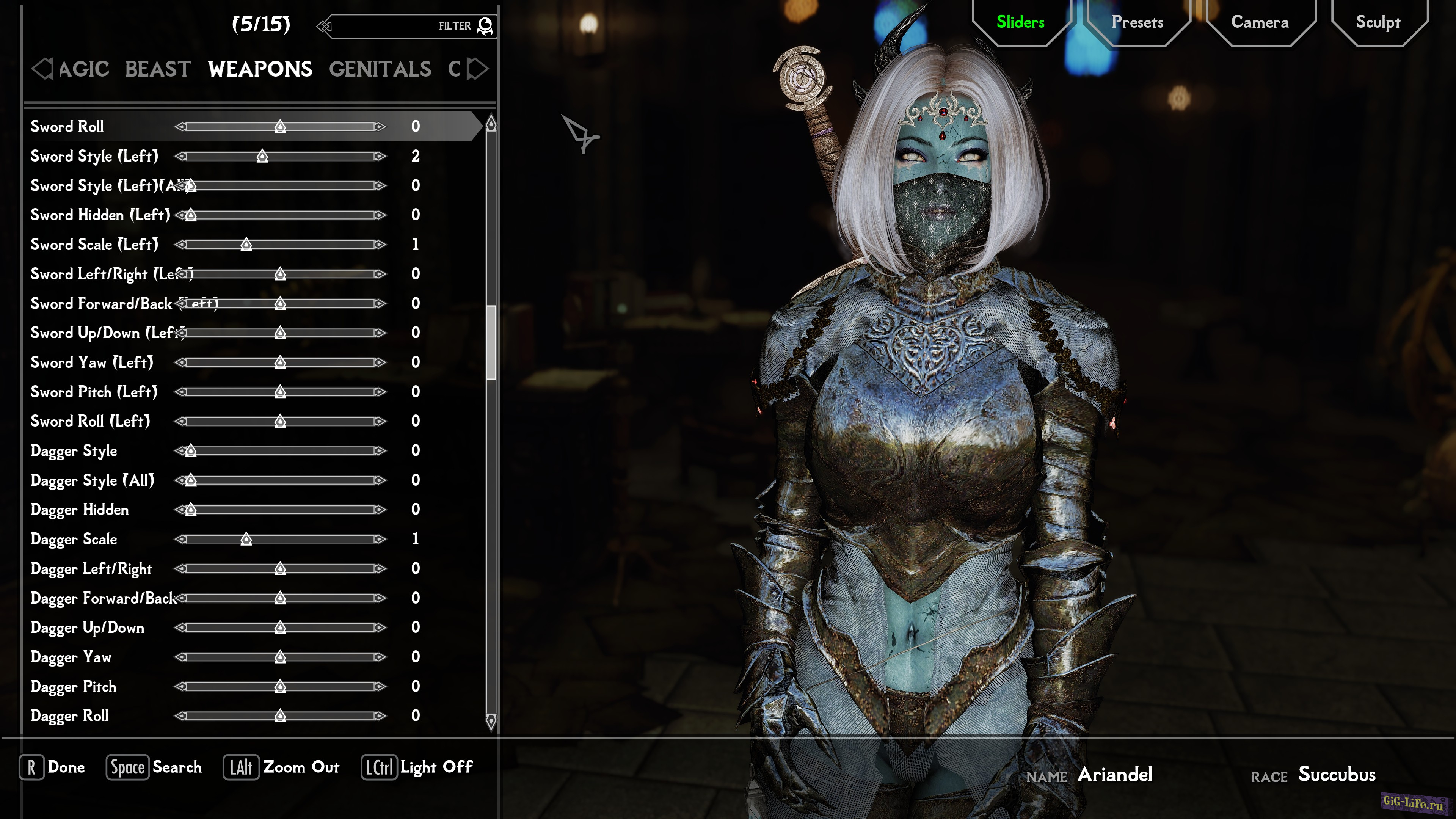Adjust the Dagger Scale slider handle
This screenshot has width=1456, height=819.
coord(246,539)
